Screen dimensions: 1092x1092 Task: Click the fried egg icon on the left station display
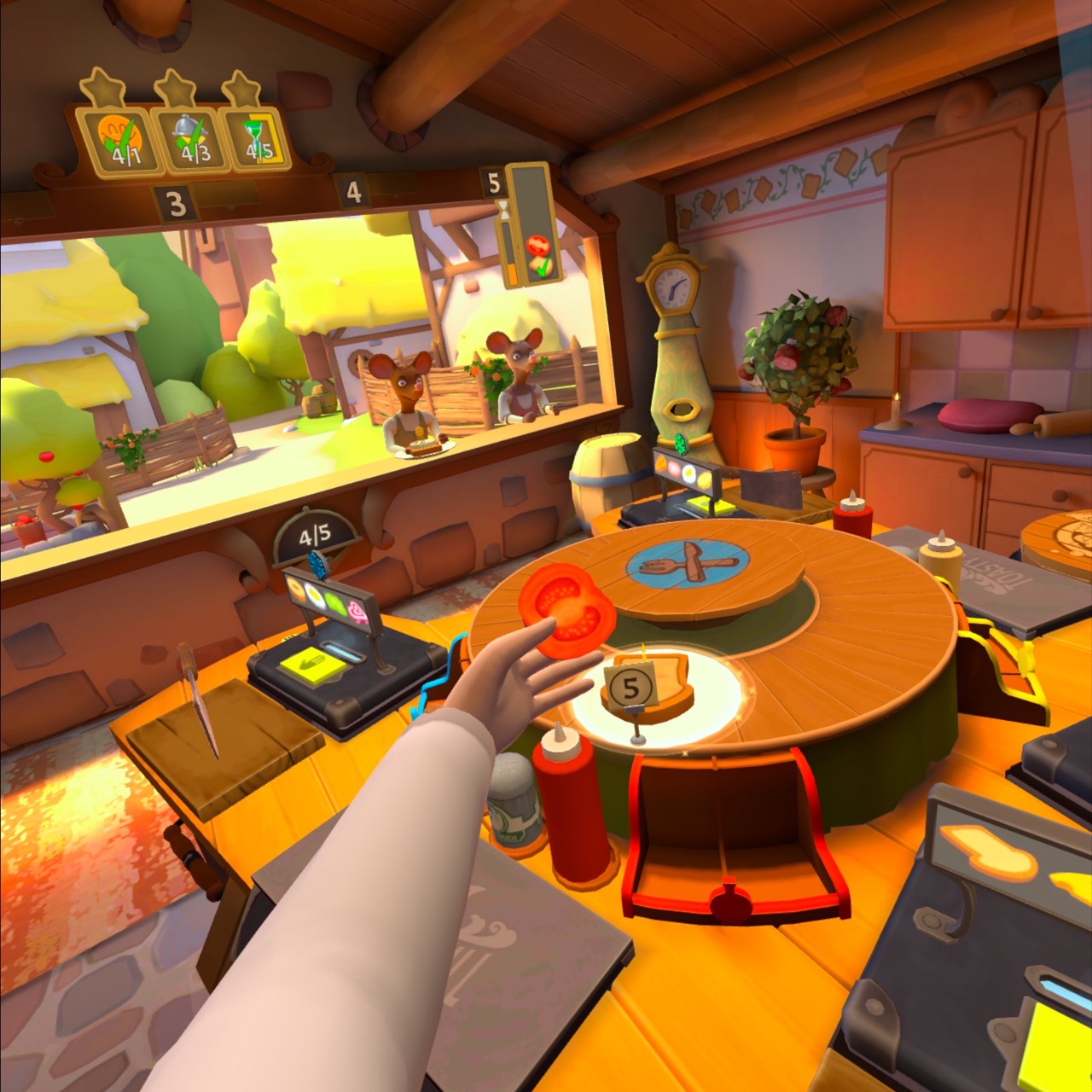point(316,595)
